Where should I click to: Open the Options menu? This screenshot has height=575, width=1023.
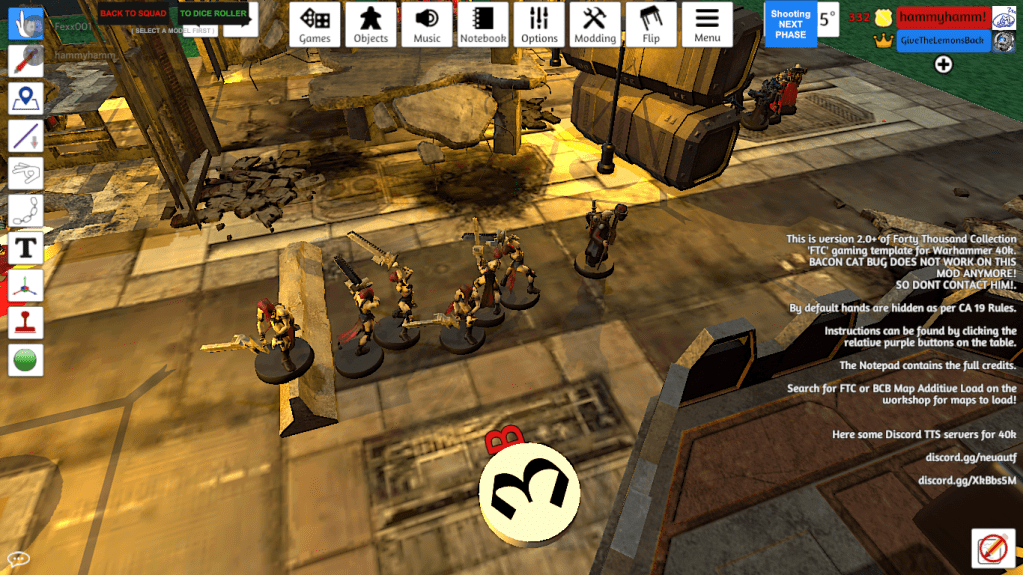[539, 24]
